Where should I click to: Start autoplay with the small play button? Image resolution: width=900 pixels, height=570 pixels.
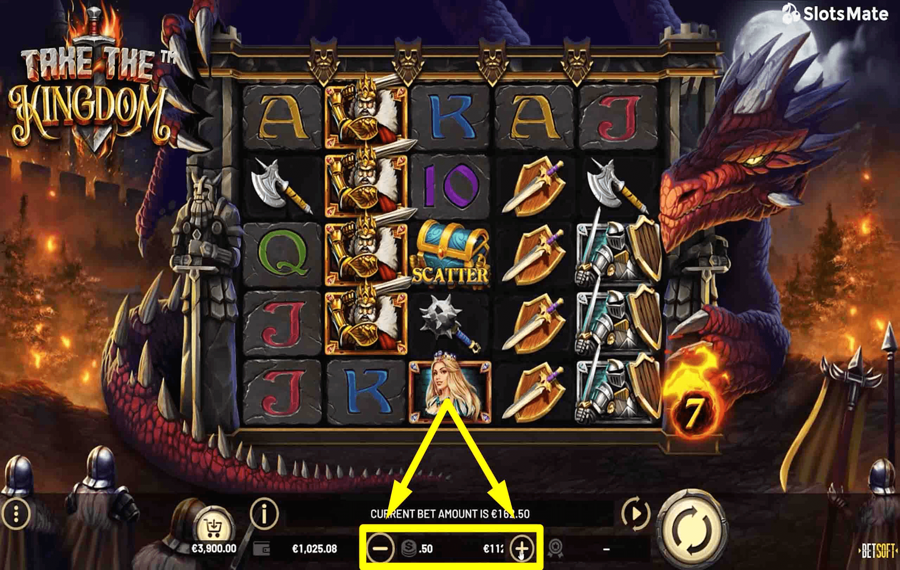[x=636, y=514]
